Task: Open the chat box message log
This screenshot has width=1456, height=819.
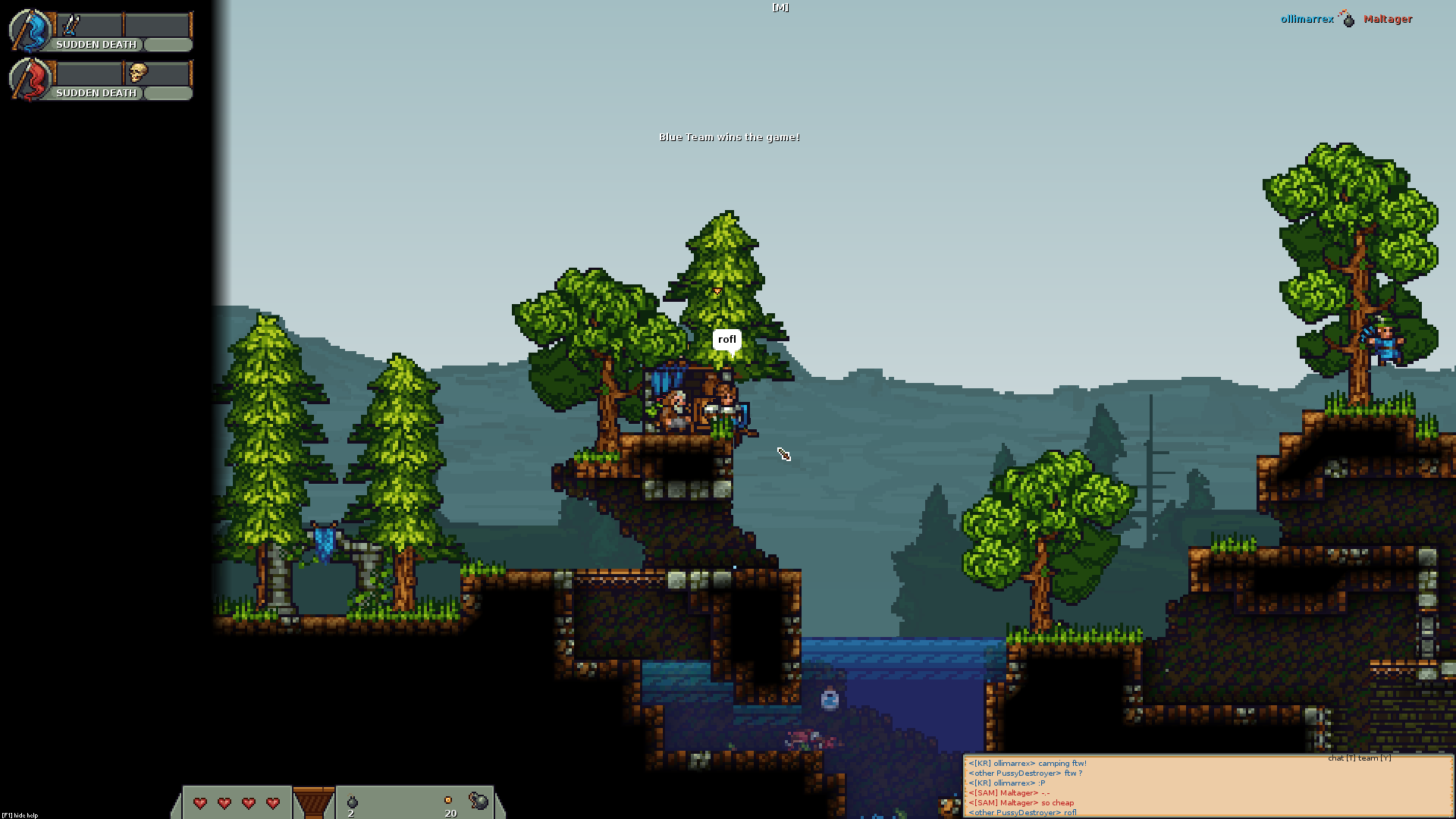Action: pos(1207,787)
